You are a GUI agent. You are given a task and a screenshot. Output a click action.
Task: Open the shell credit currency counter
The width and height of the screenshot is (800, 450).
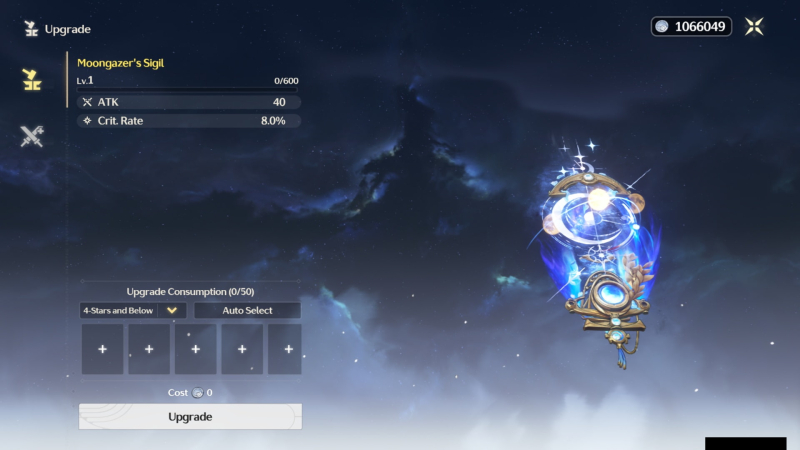[x=691, y=27]
